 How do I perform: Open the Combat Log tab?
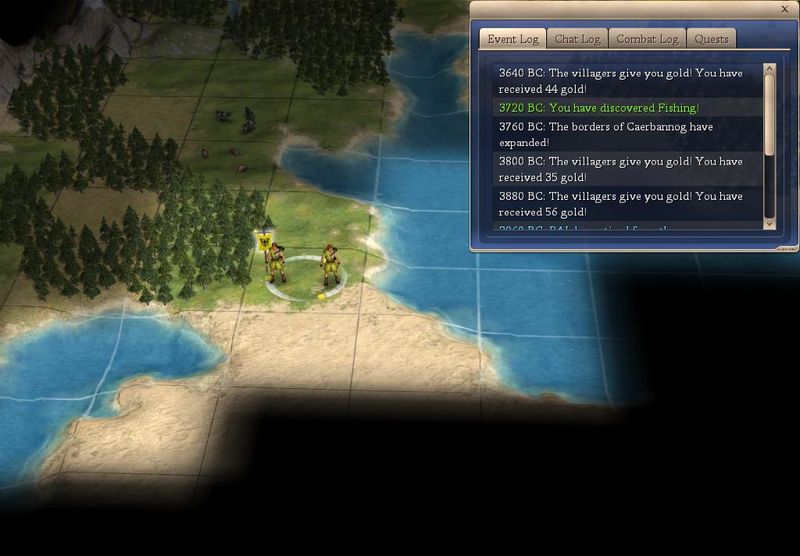(x=646, y=39)
